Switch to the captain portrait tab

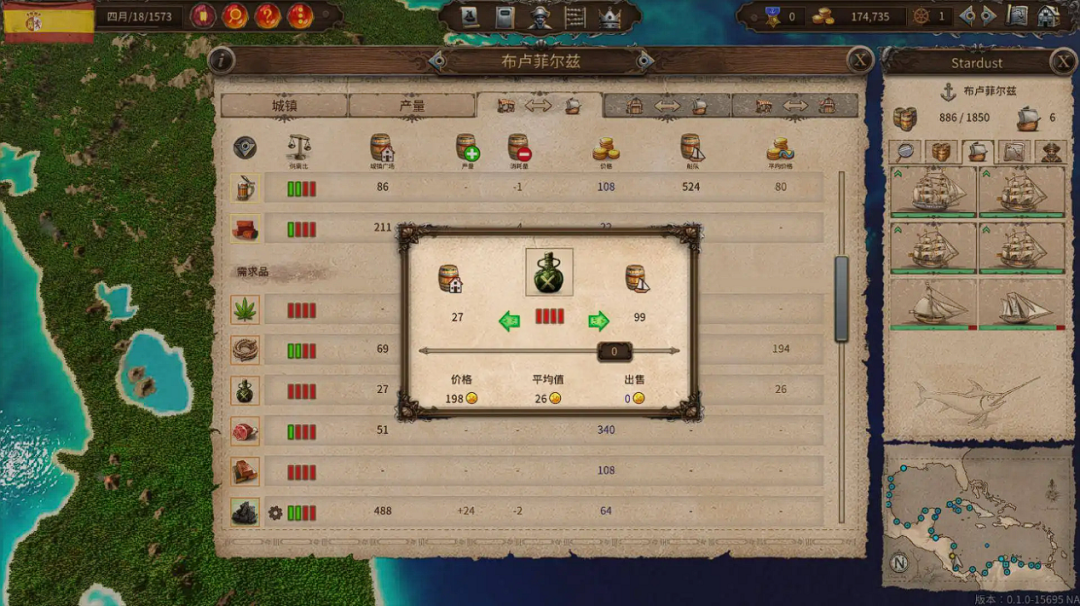1051,152
